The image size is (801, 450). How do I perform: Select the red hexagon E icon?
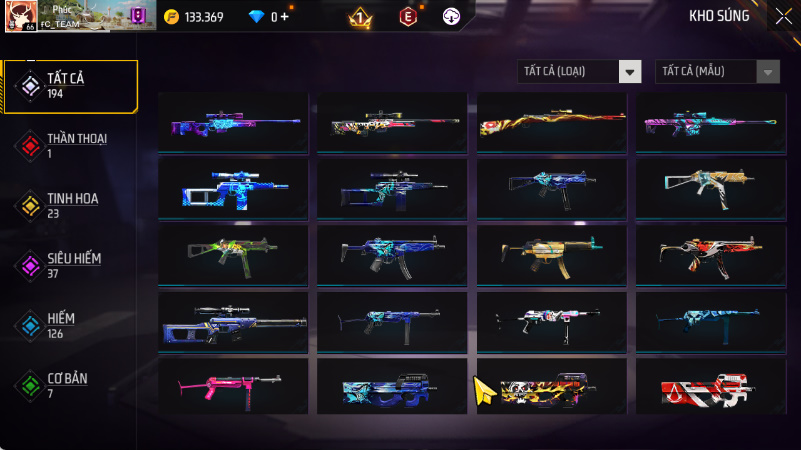pos(407,17)
